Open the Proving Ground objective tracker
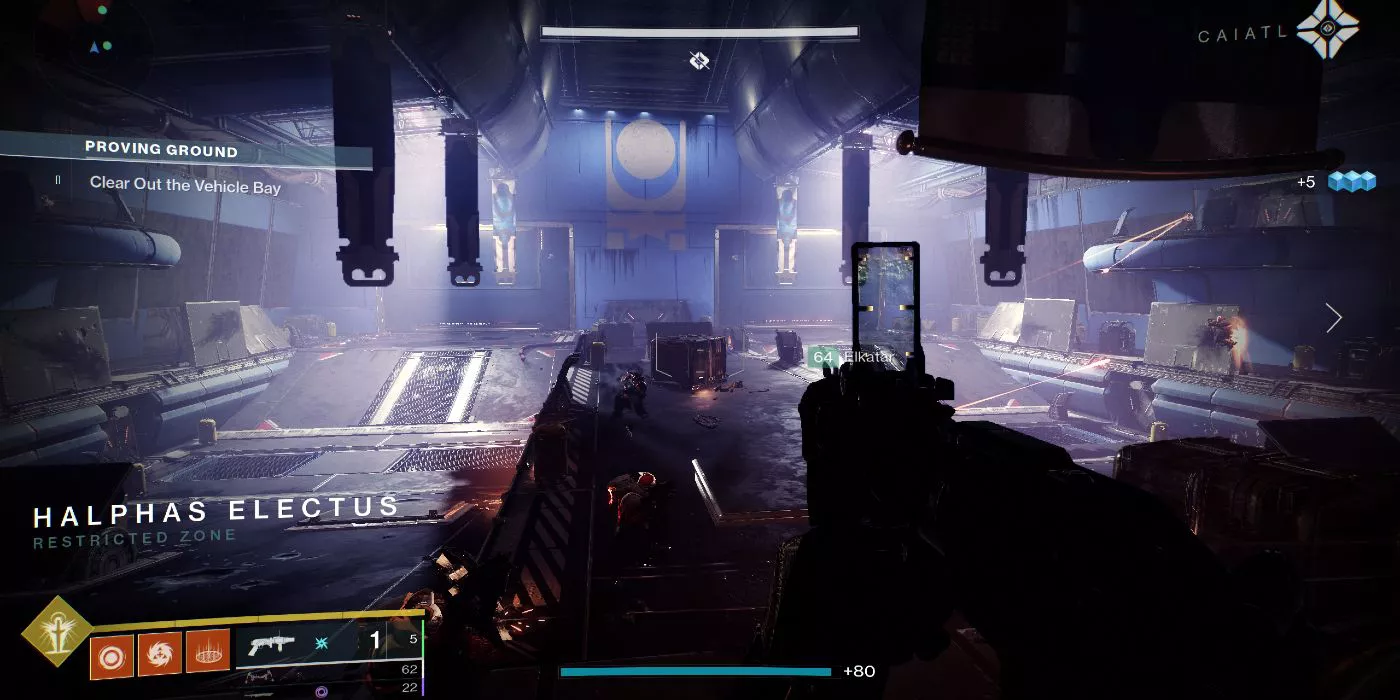1400x700 pixels. click(161, 150)
